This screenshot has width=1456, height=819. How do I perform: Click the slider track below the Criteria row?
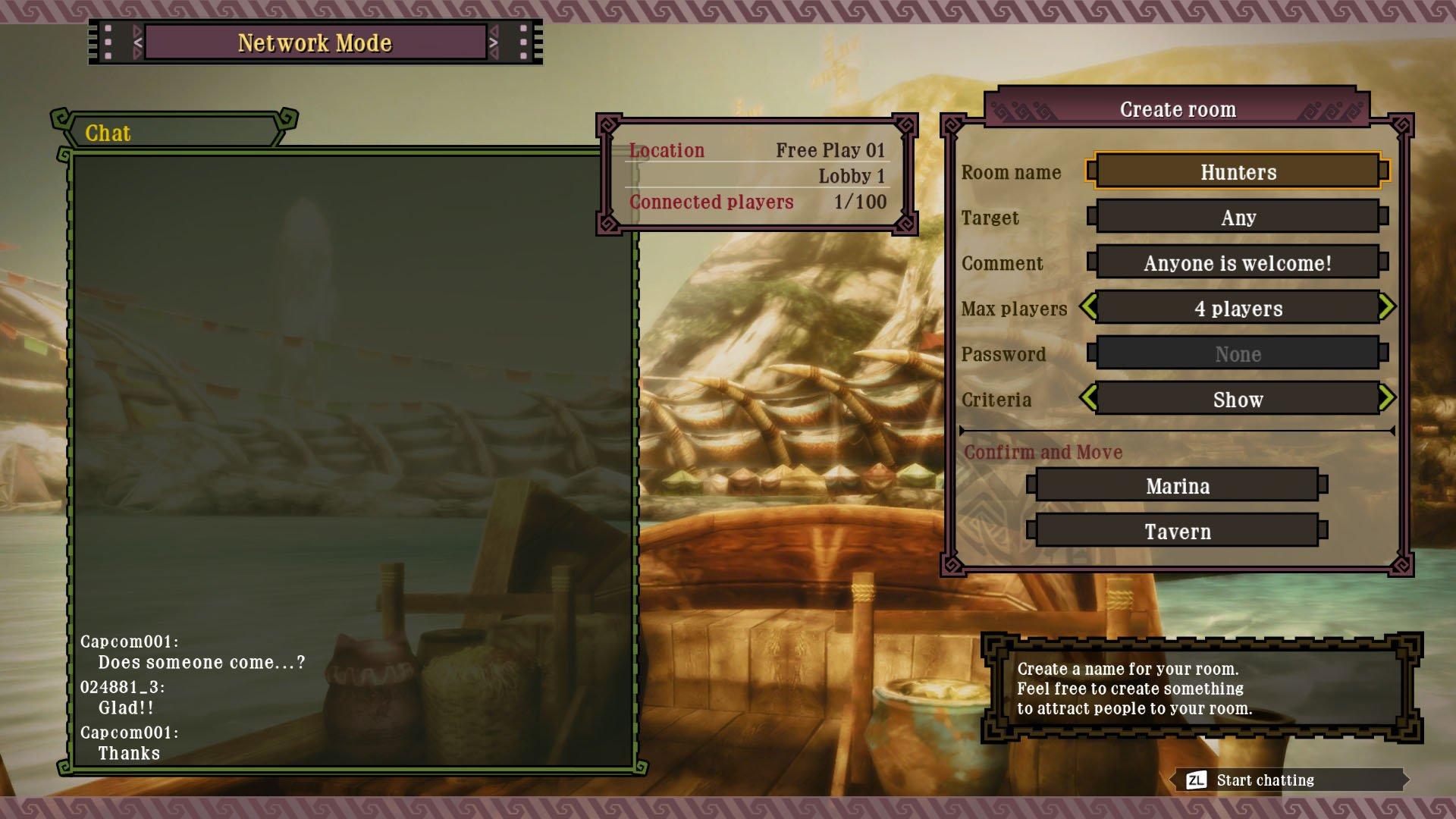pyautogui.click(x=1175, y=430)
